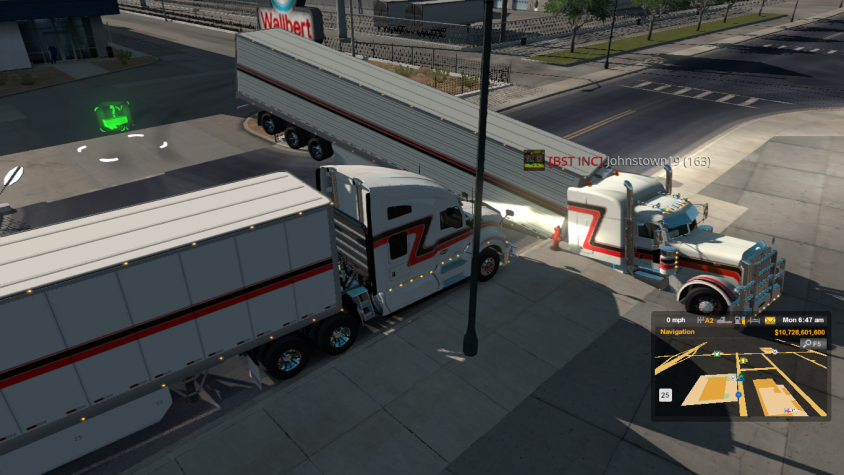Screen dimensions: 844x475
Task: Click the Navigation panel title
Action: pyautogui.click(x=677, y=331)
